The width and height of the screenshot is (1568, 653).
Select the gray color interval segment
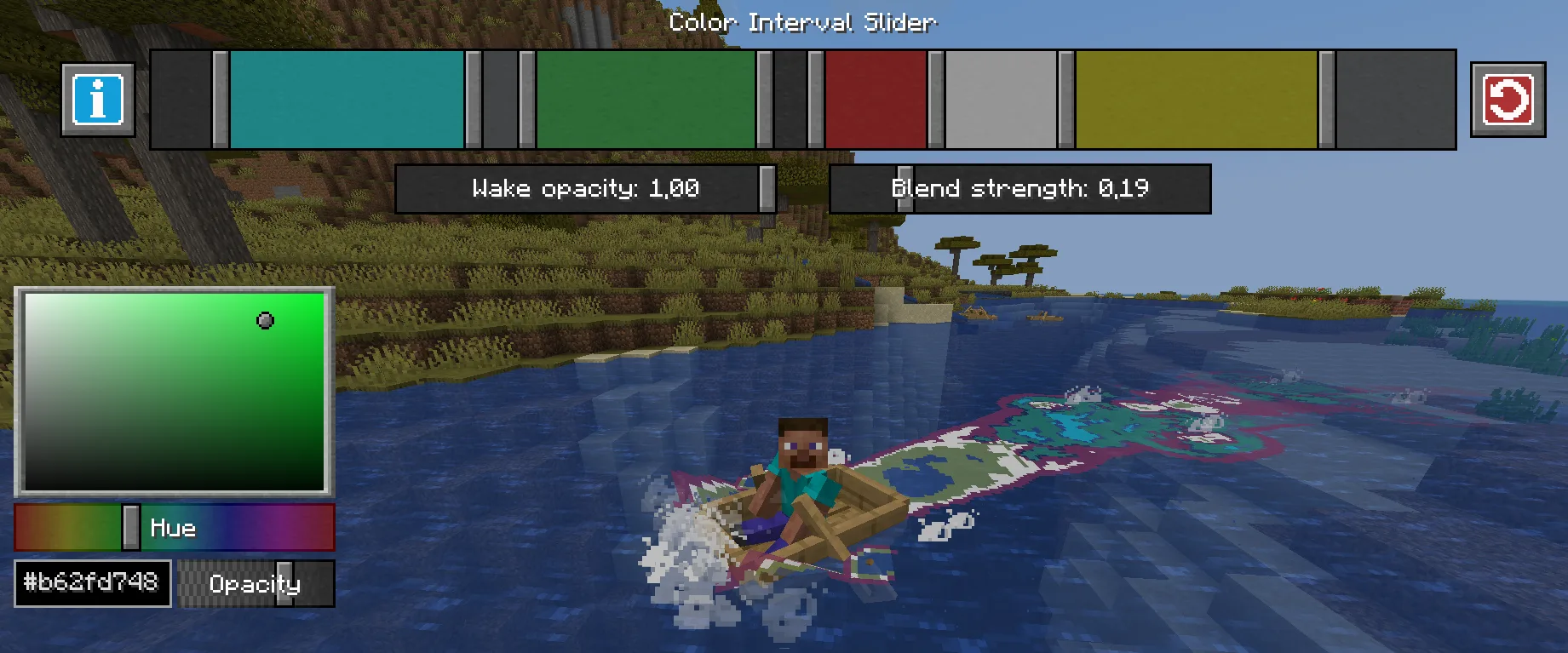pos(1001,100)
